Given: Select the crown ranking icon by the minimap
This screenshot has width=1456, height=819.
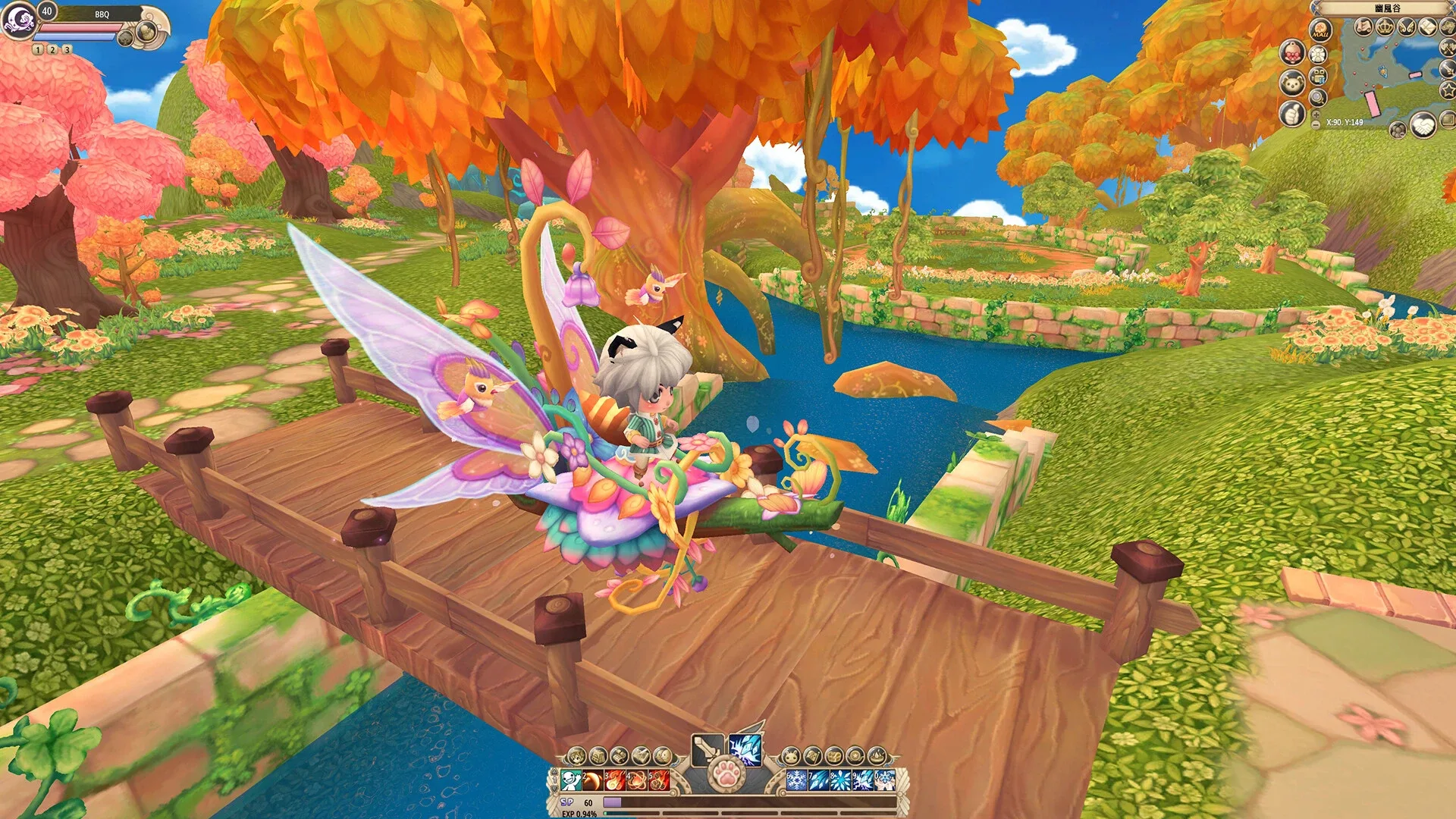Looking at the screenshot, I should pyautogui.click(x=1385, y=26).
